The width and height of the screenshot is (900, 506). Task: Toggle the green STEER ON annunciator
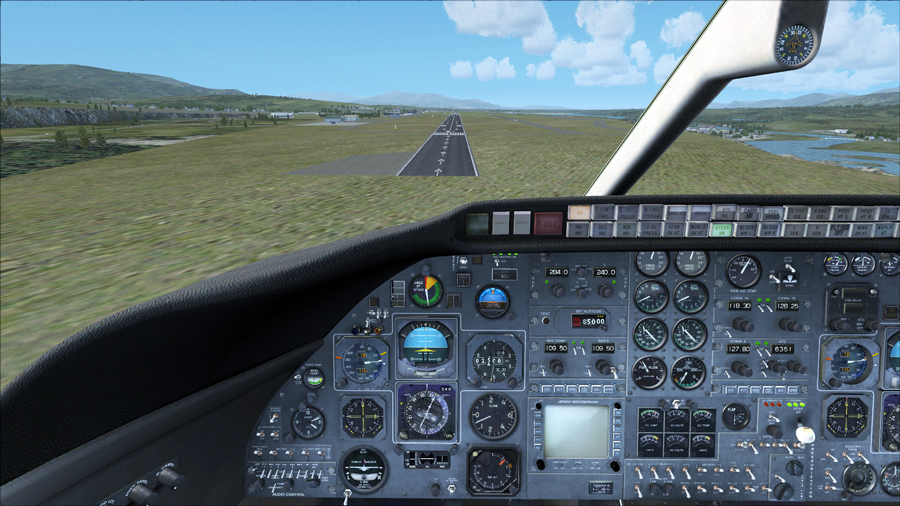[x=722, y=229]
